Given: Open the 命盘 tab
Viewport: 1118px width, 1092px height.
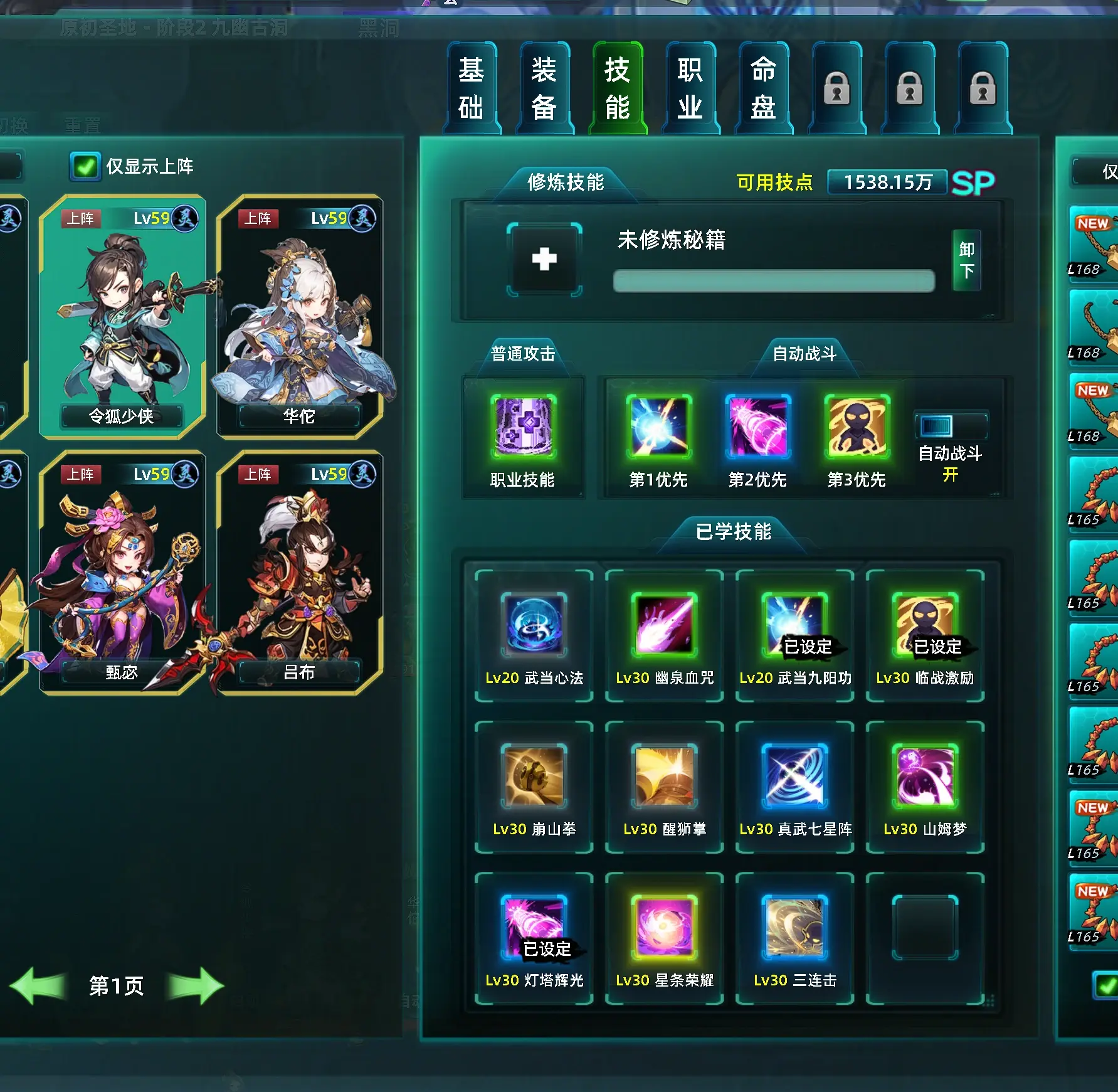Looking at the screenshot, I should 763,88.
